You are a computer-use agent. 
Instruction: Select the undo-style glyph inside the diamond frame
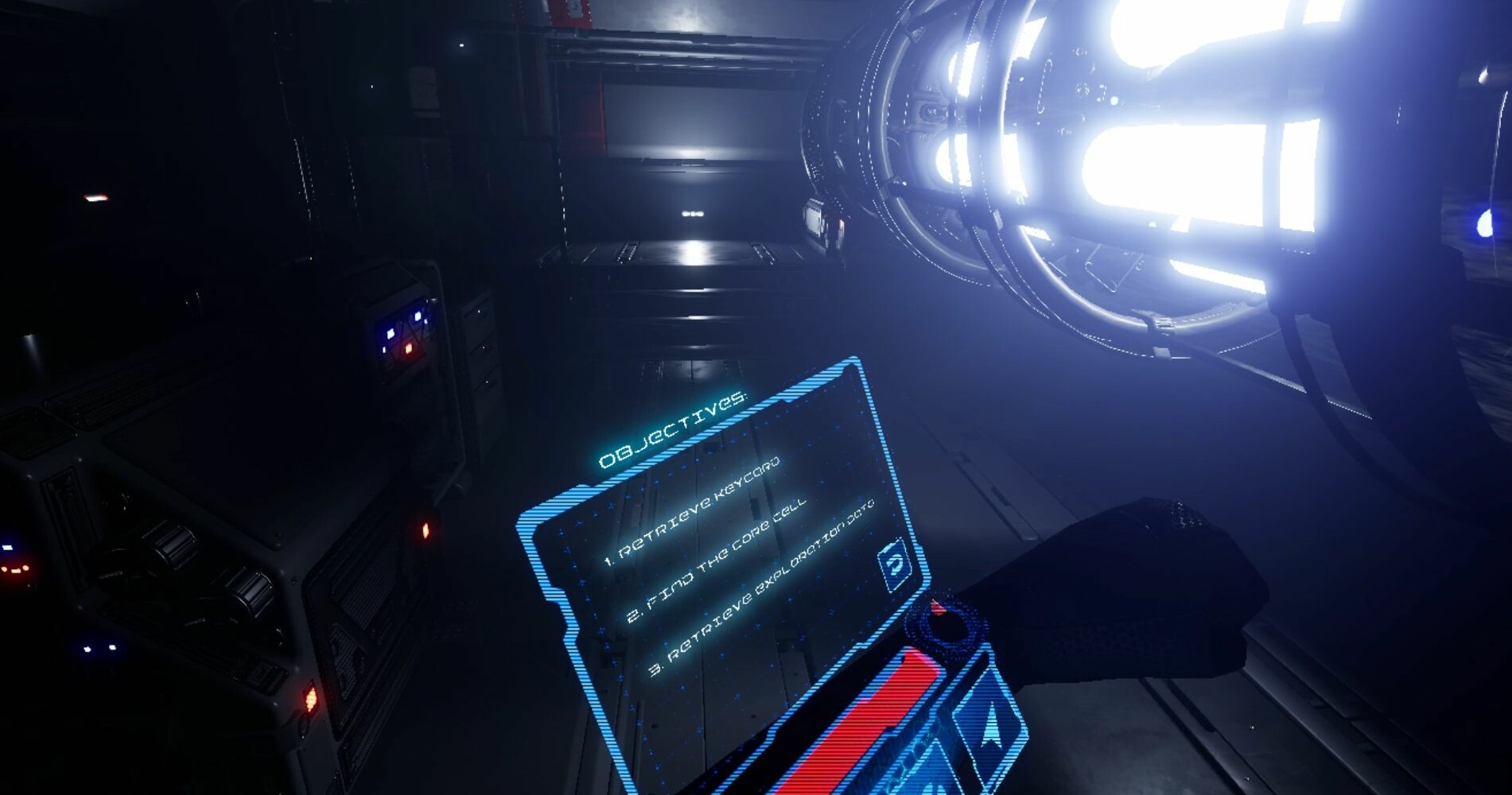pyautogui.click(x=893, y=563)
